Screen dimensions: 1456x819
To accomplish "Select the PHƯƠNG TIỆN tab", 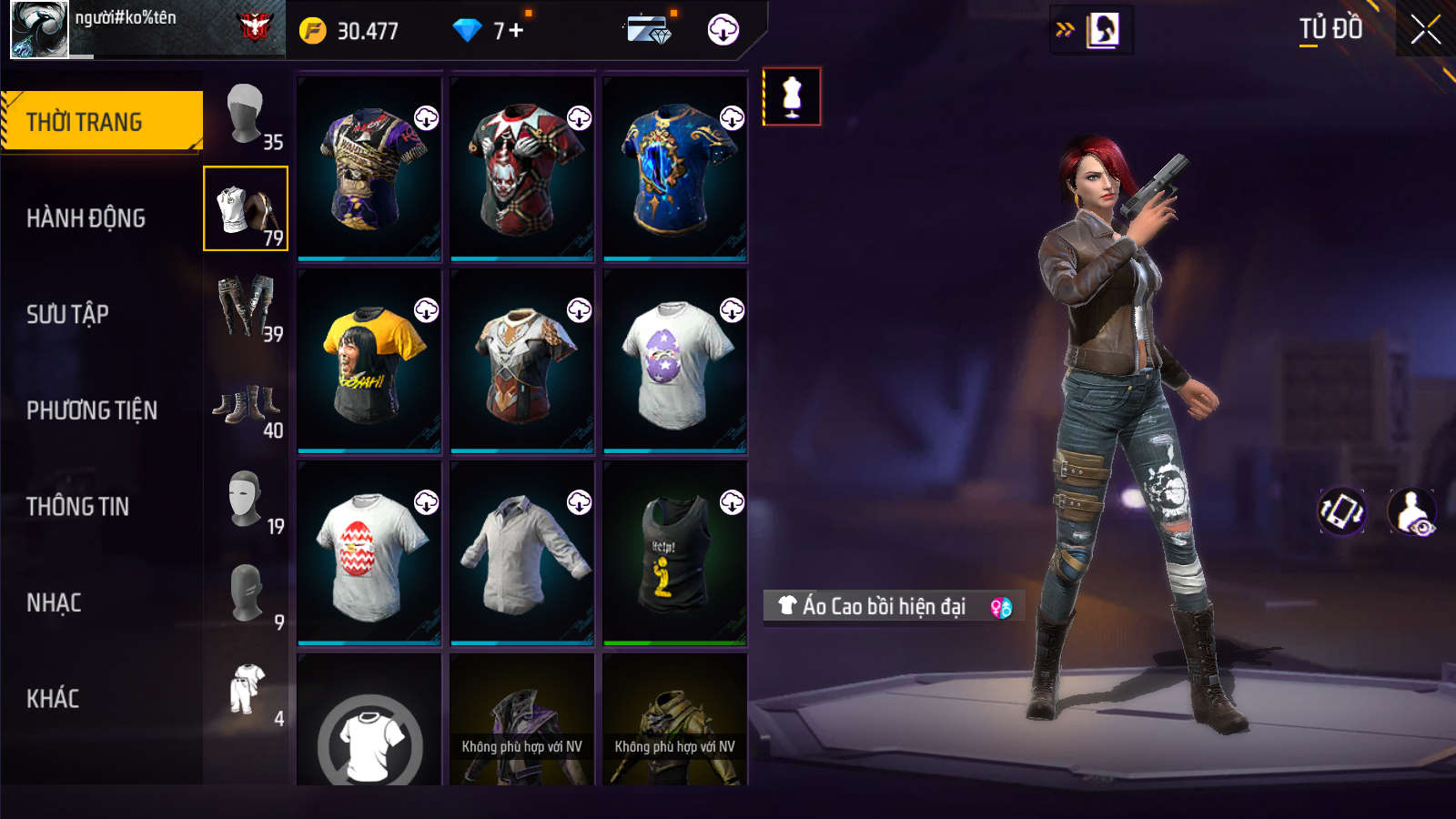I will click(x=92, y=411).
